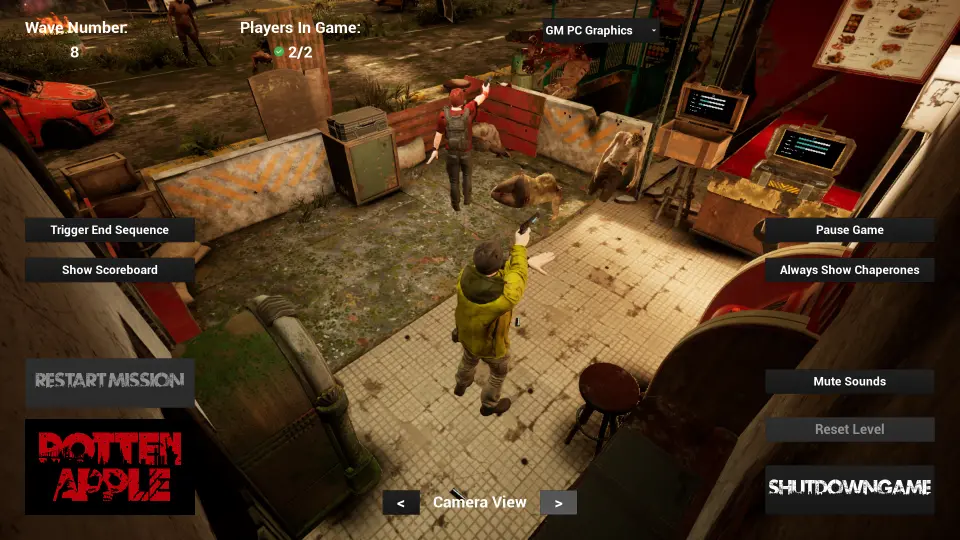Switch to the previous camera view

[401, 503]
